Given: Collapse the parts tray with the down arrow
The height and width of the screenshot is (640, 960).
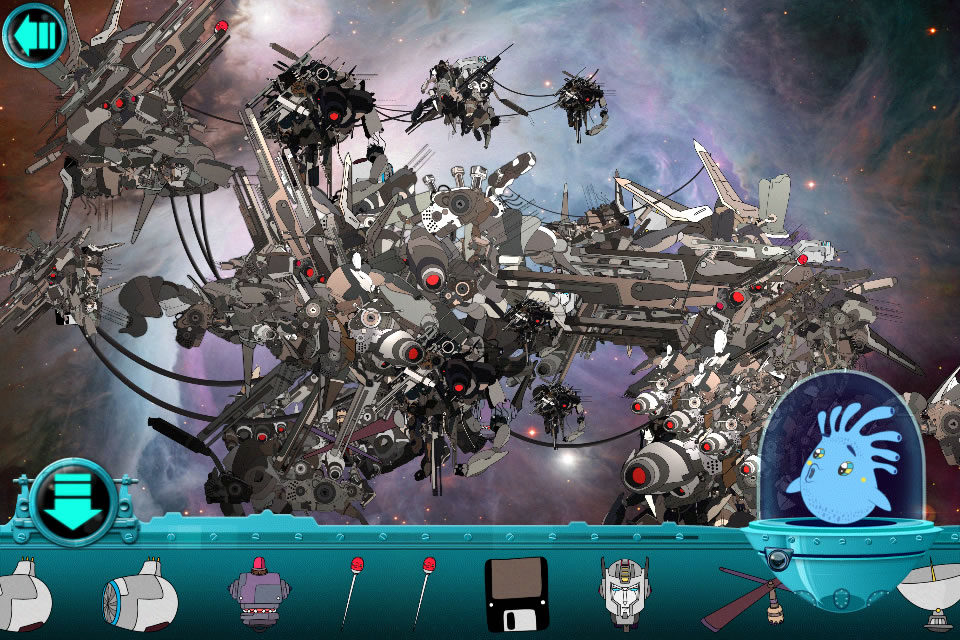Looking at the screenshot, I should coord(74,501).
